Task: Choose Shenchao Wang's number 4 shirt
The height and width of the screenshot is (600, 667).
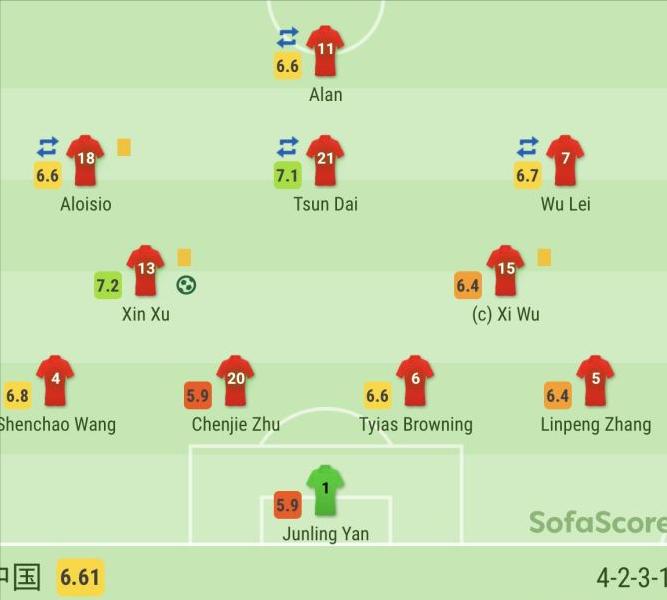Action: (x=55, y=382)
